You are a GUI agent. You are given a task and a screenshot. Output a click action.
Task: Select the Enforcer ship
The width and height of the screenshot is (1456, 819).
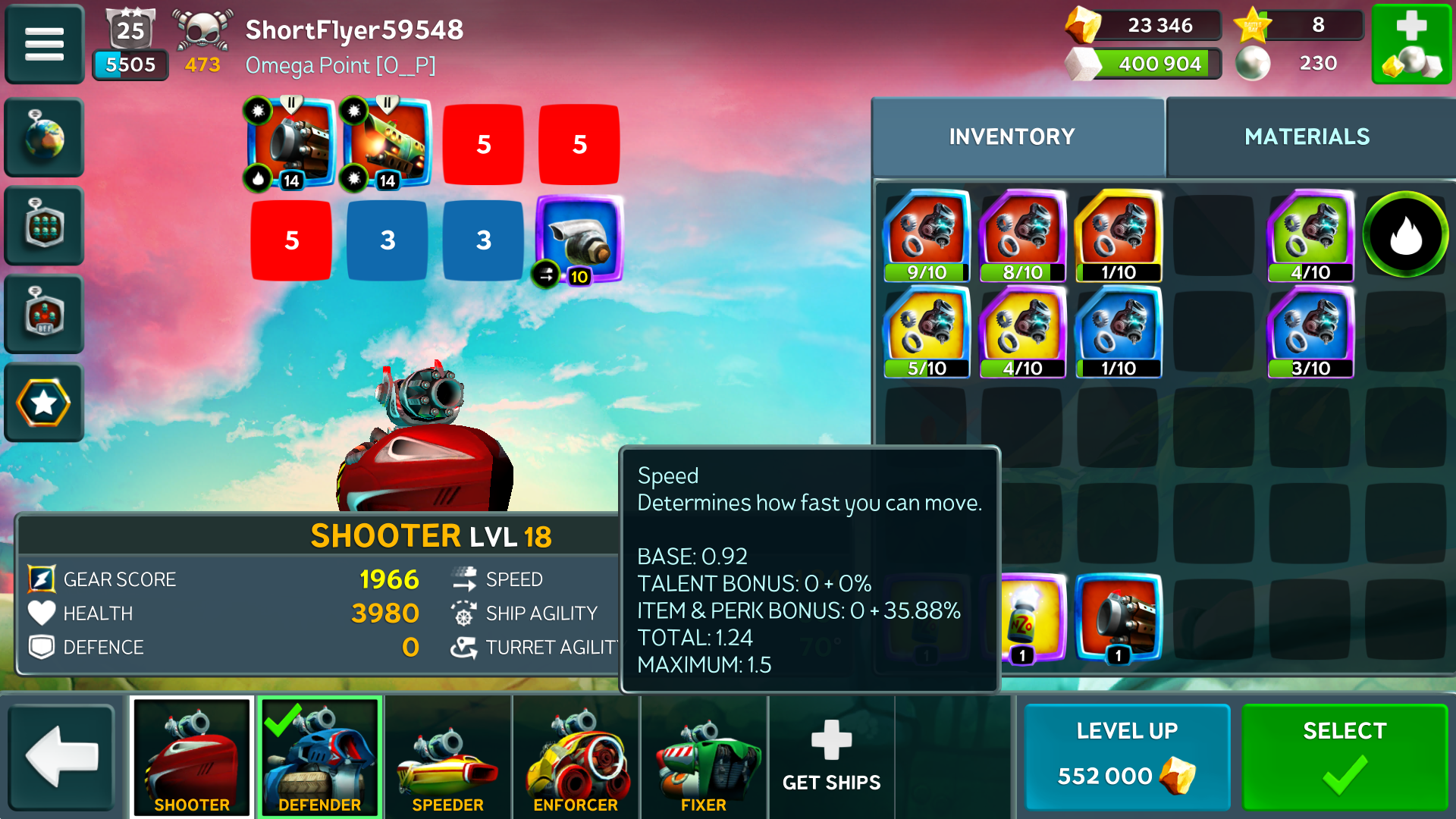[576, 757]
